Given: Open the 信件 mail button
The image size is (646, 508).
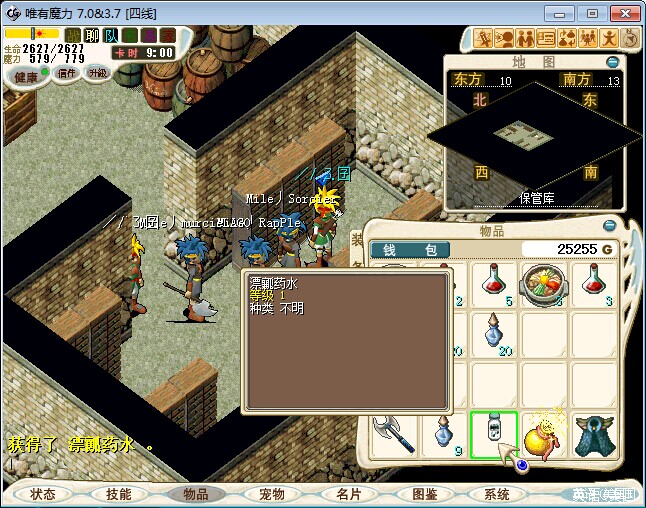Looking at the screenshot, I should [x=67, y=73].
